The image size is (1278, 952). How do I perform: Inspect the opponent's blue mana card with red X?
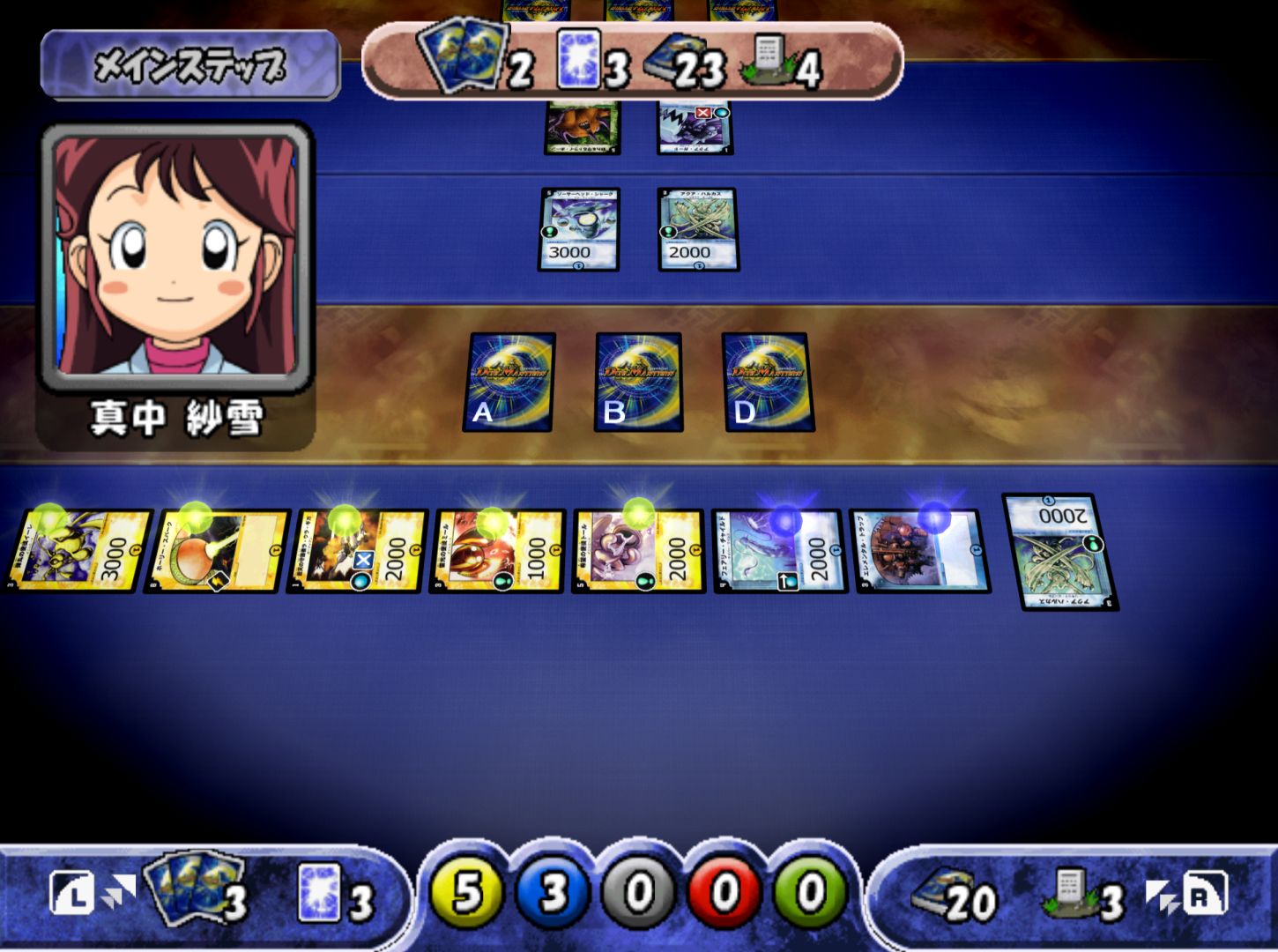695,127
